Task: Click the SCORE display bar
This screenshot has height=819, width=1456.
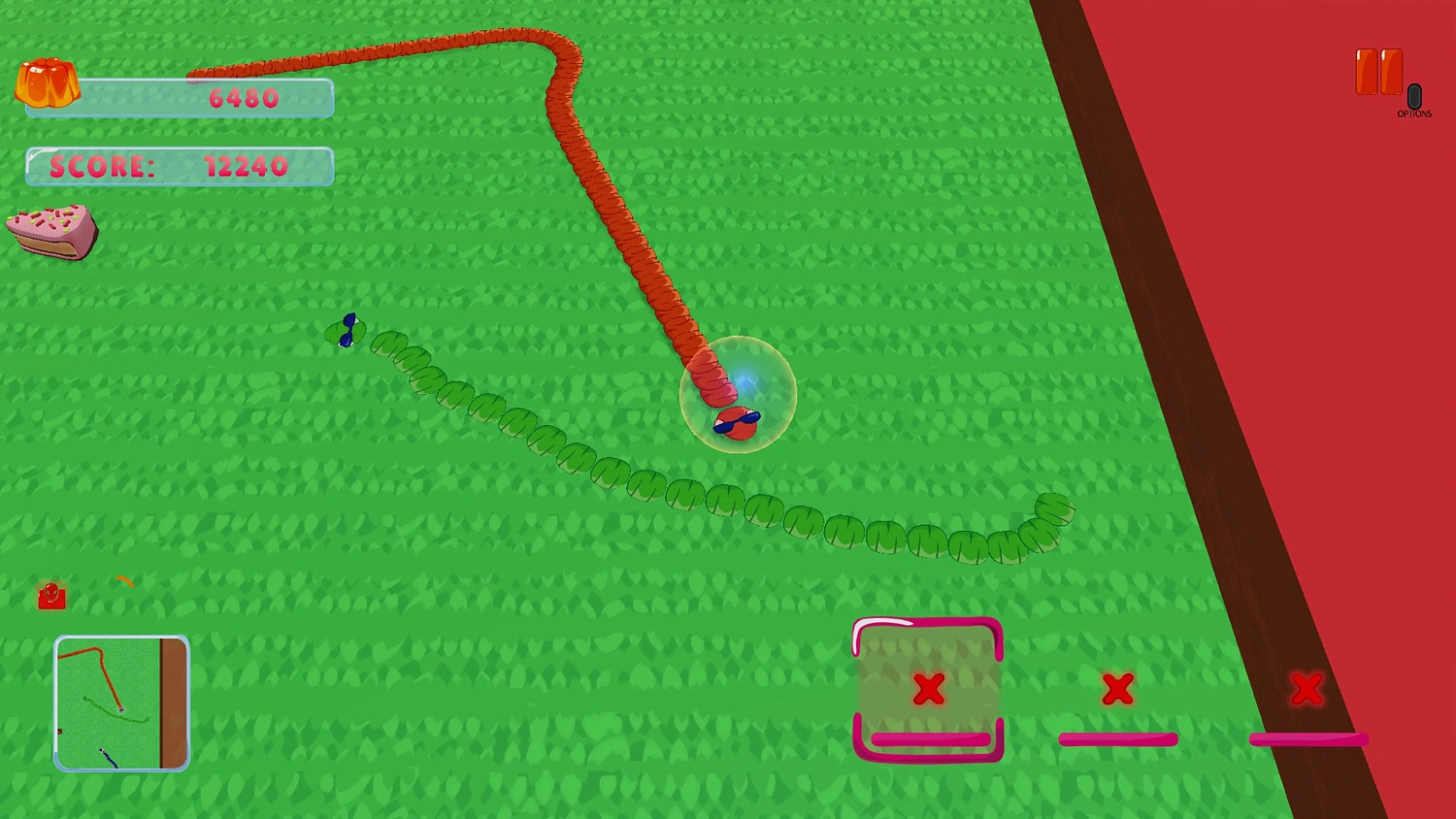Action: [179, 166]
